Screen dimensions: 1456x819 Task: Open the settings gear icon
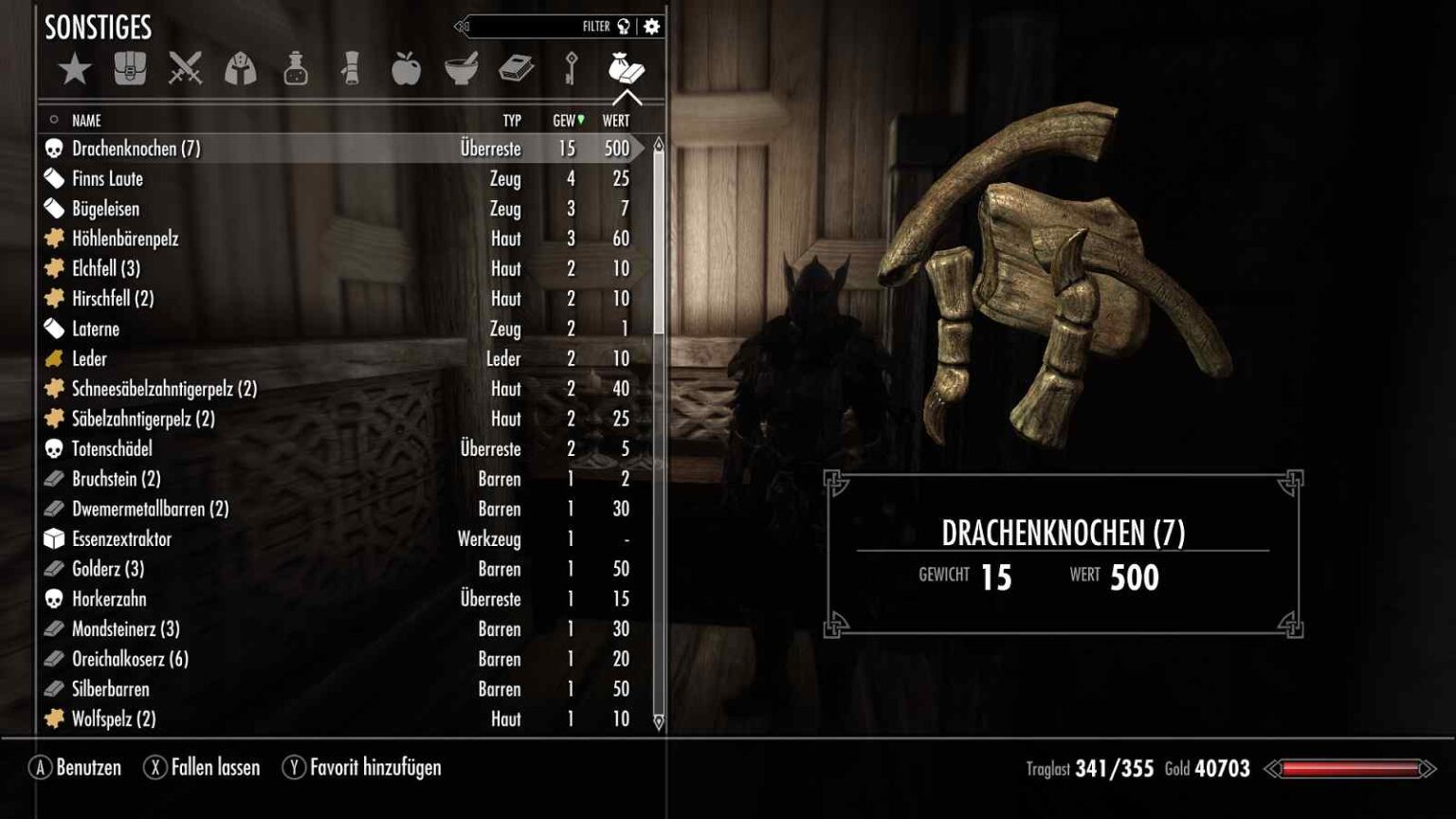point(651,27)
